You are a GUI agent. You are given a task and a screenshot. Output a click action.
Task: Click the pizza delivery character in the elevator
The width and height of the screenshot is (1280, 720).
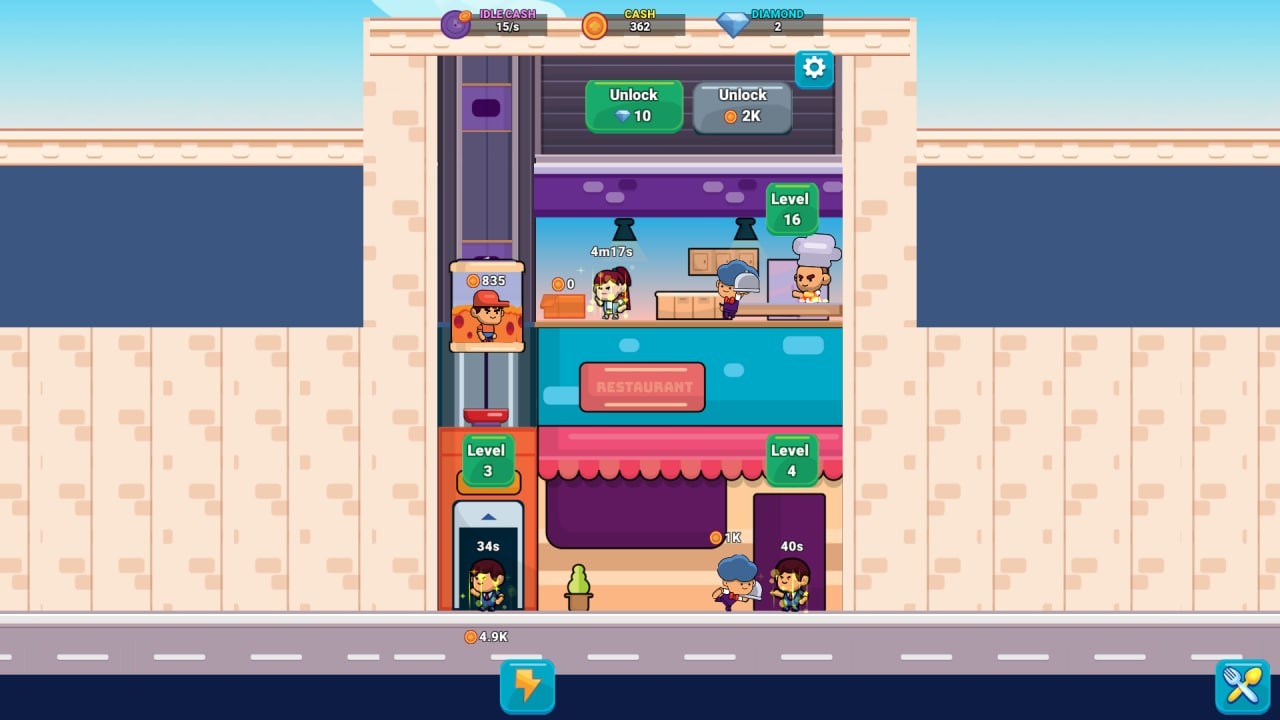(486, 317)
